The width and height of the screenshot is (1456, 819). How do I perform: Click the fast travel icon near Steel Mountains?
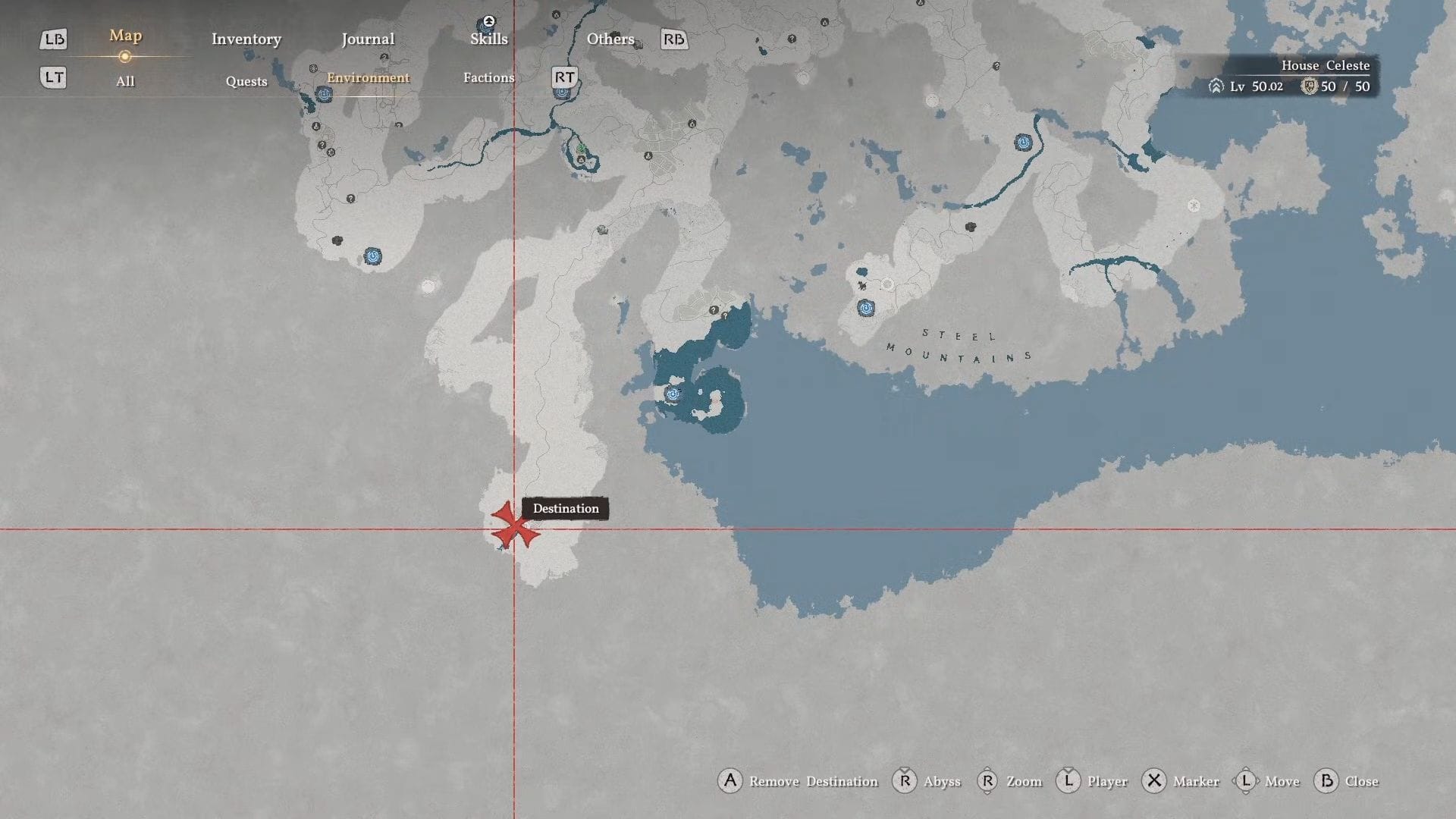click(x=865, y=309)
